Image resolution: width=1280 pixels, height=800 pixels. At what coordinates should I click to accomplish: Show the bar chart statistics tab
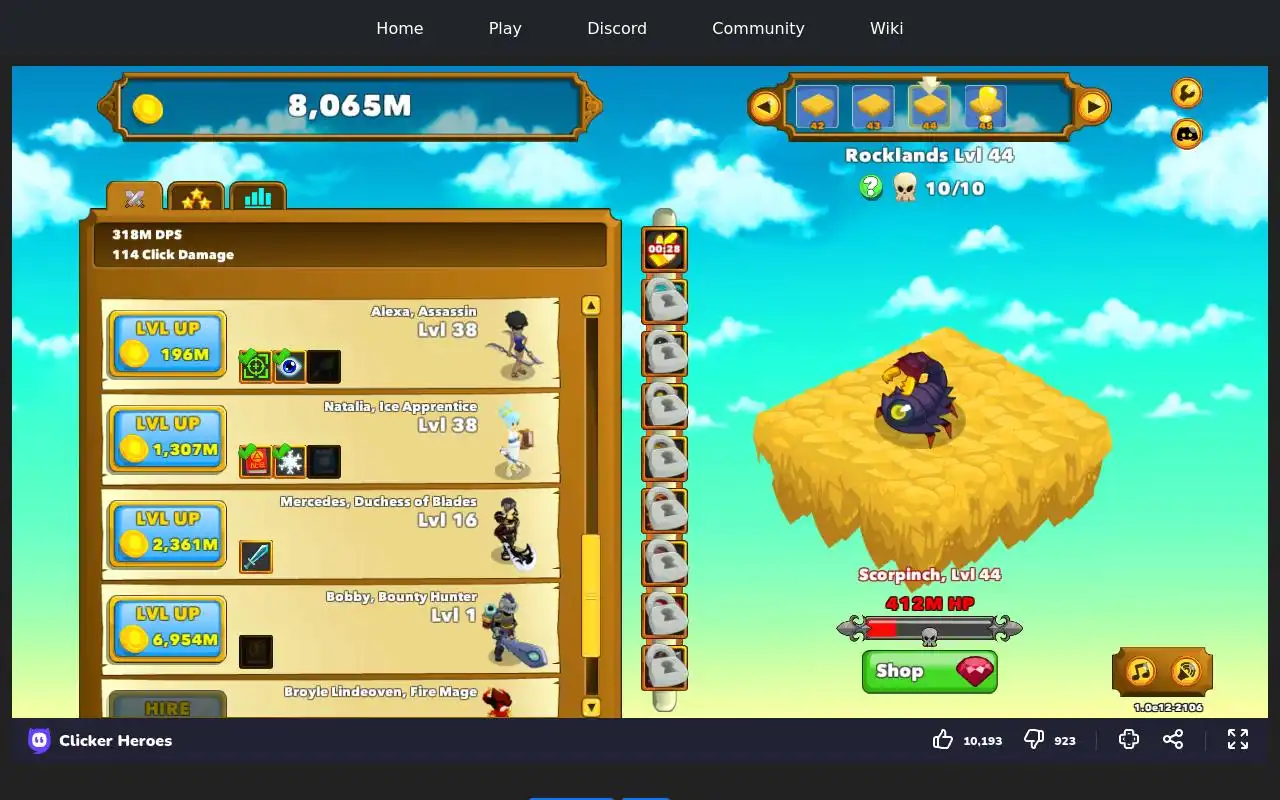[258, 198]
